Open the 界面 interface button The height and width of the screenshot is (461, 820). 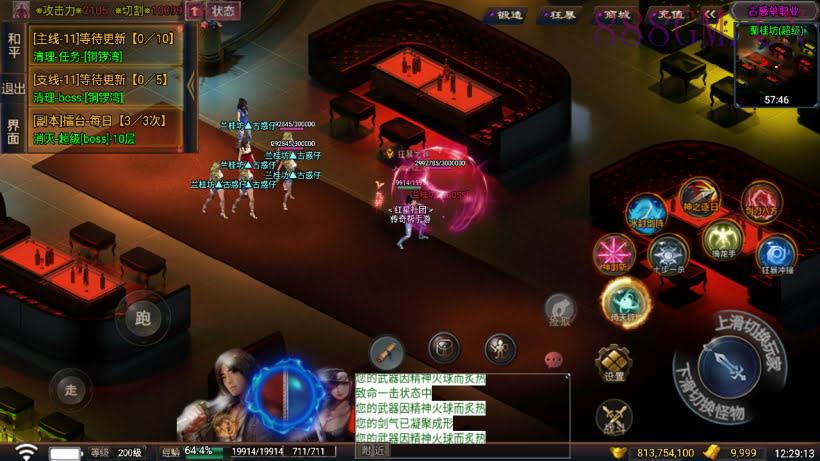tap(13, 131)
